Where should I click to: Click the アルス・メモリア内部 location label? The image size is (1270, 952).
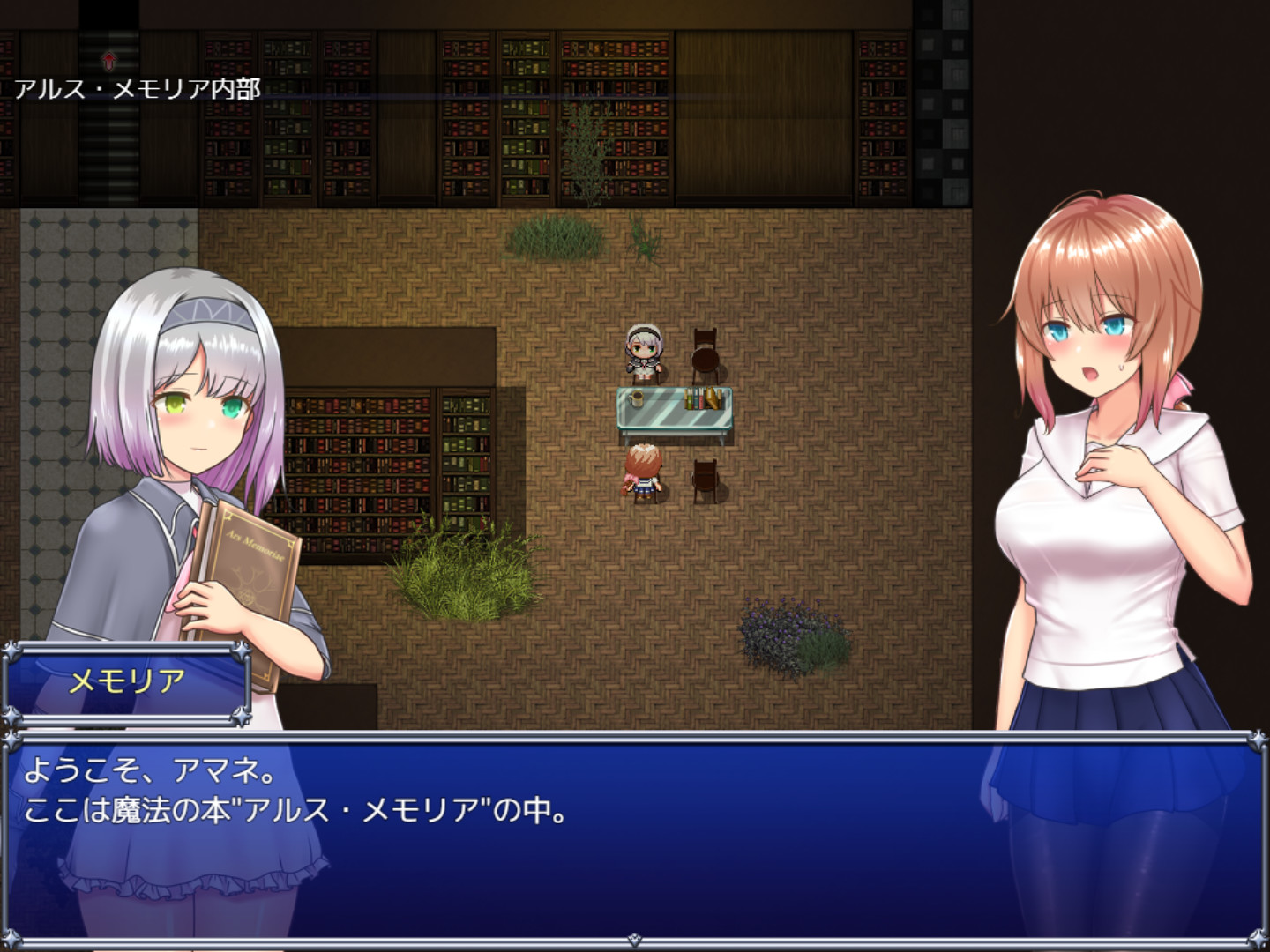(137, 86)
